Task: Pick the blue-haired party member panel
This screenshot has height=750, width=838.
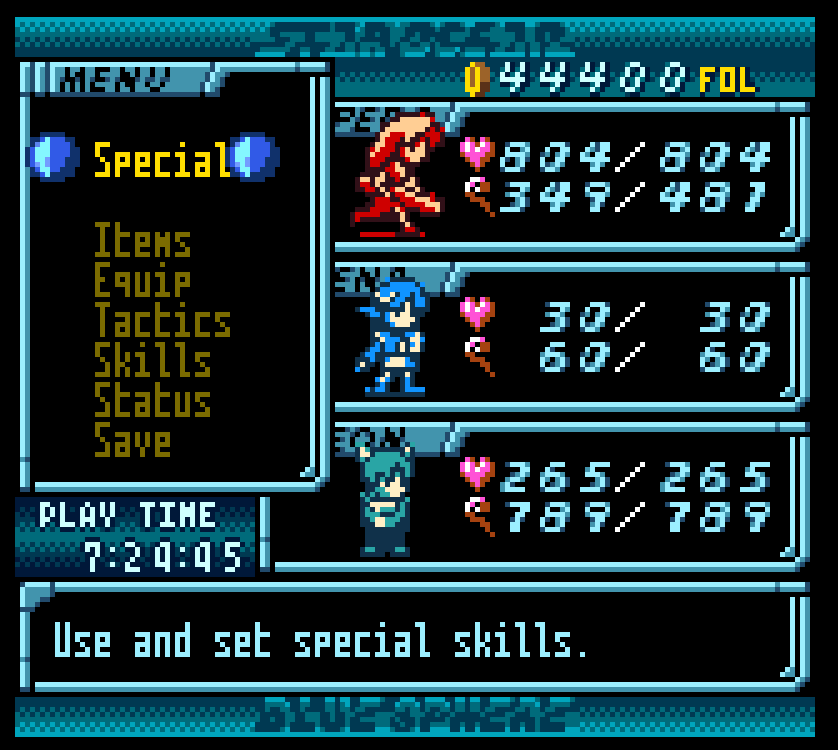Action: (x=570, y=338)
